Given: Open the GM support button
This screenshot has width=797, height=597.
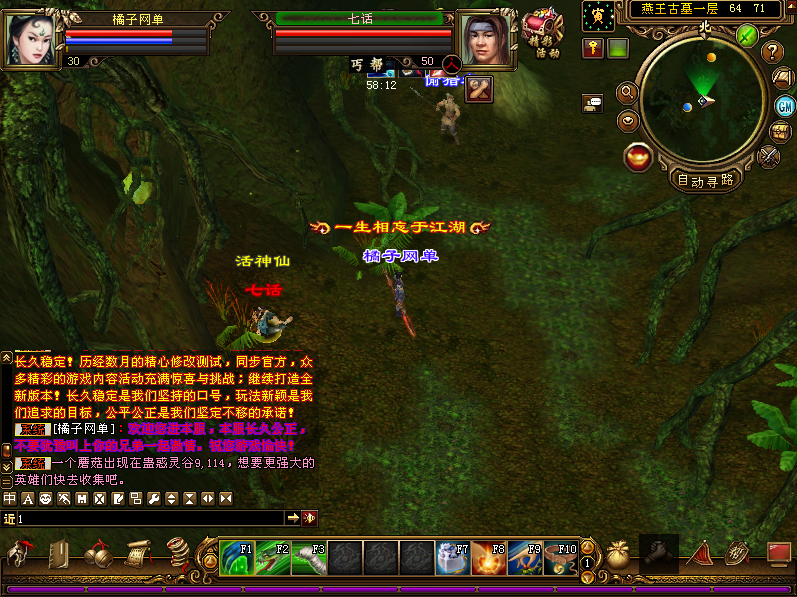Looking at the screenshot, I should (785, 106).
